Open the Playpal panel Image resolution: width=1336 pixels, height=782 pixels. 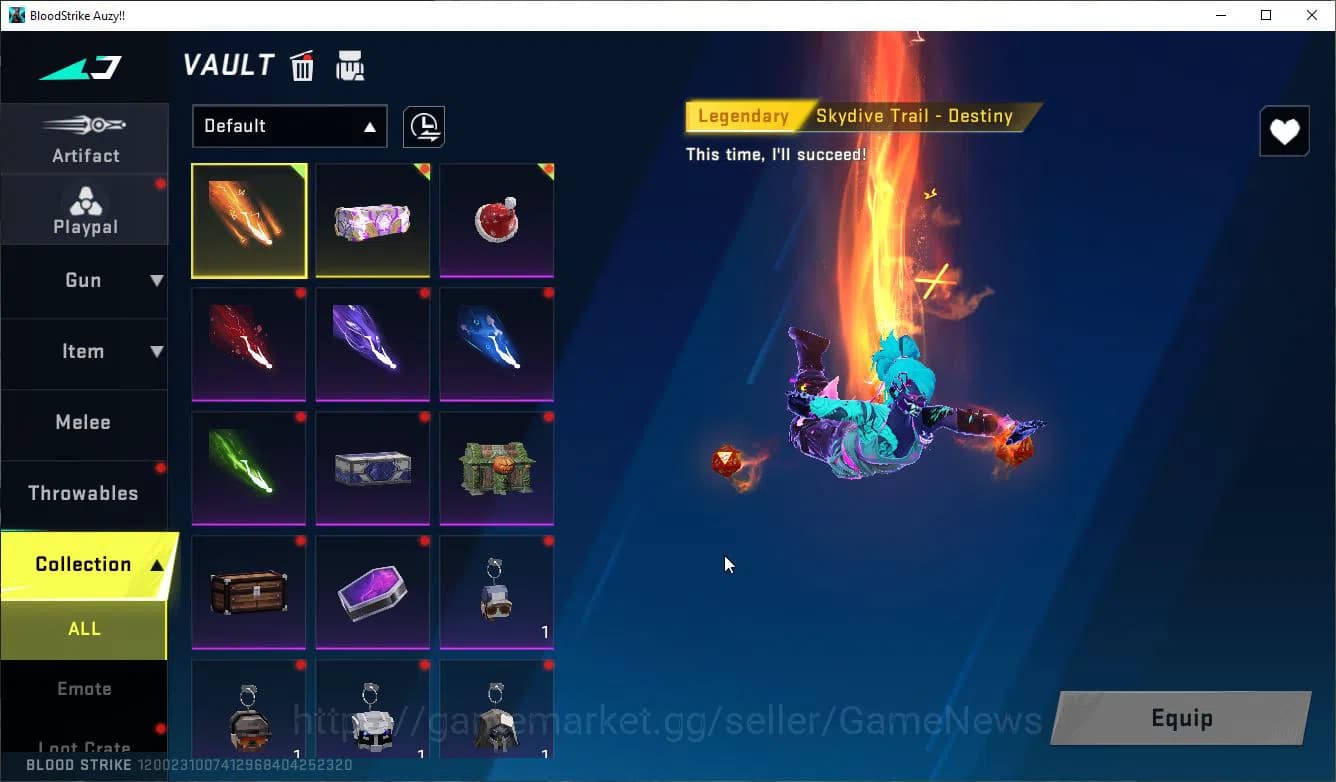pos(85,208)
